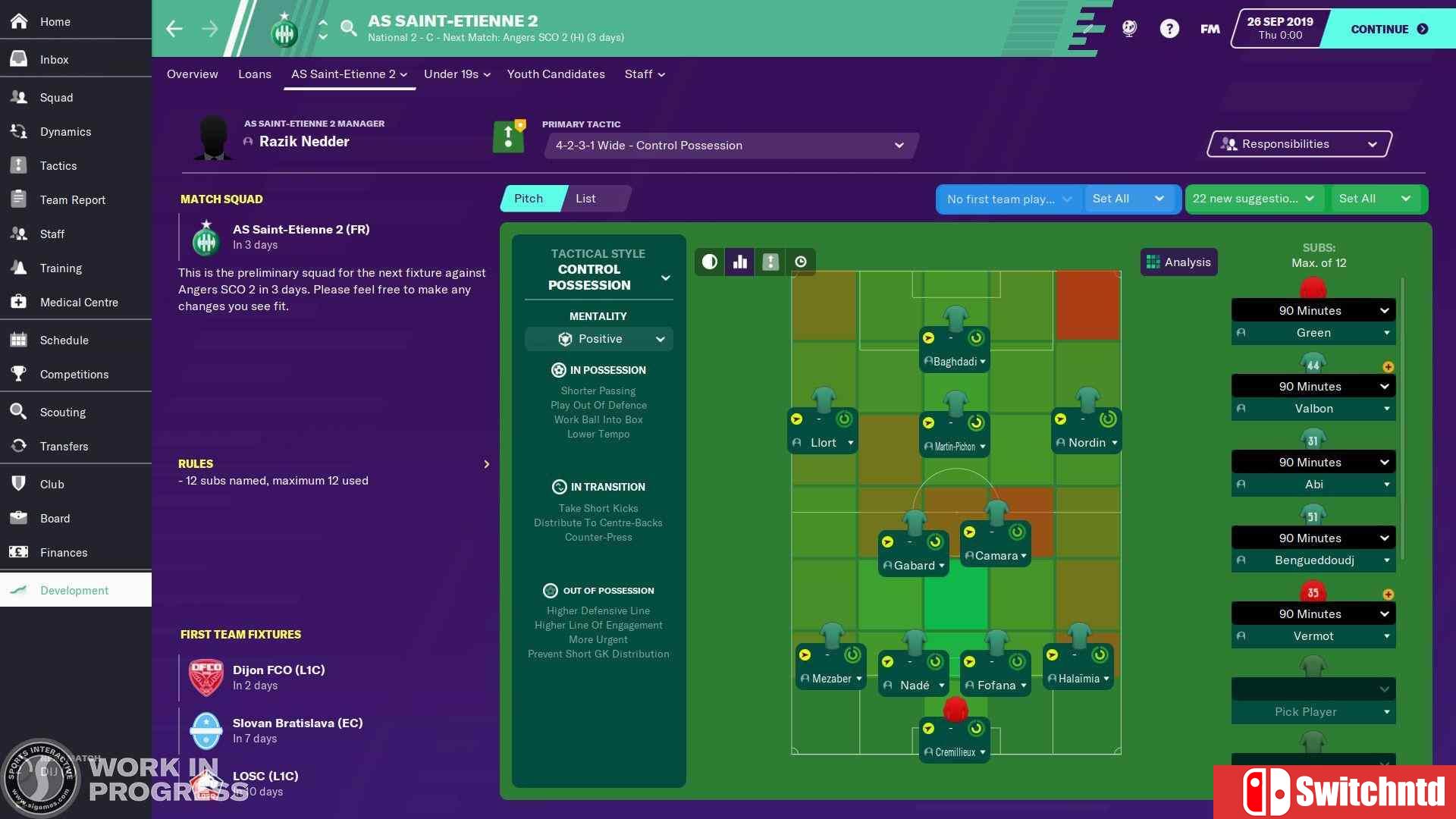Select the bar chart analysis view icon
This screenshot has height=819, width=1456.
click(x=739, y=262)
